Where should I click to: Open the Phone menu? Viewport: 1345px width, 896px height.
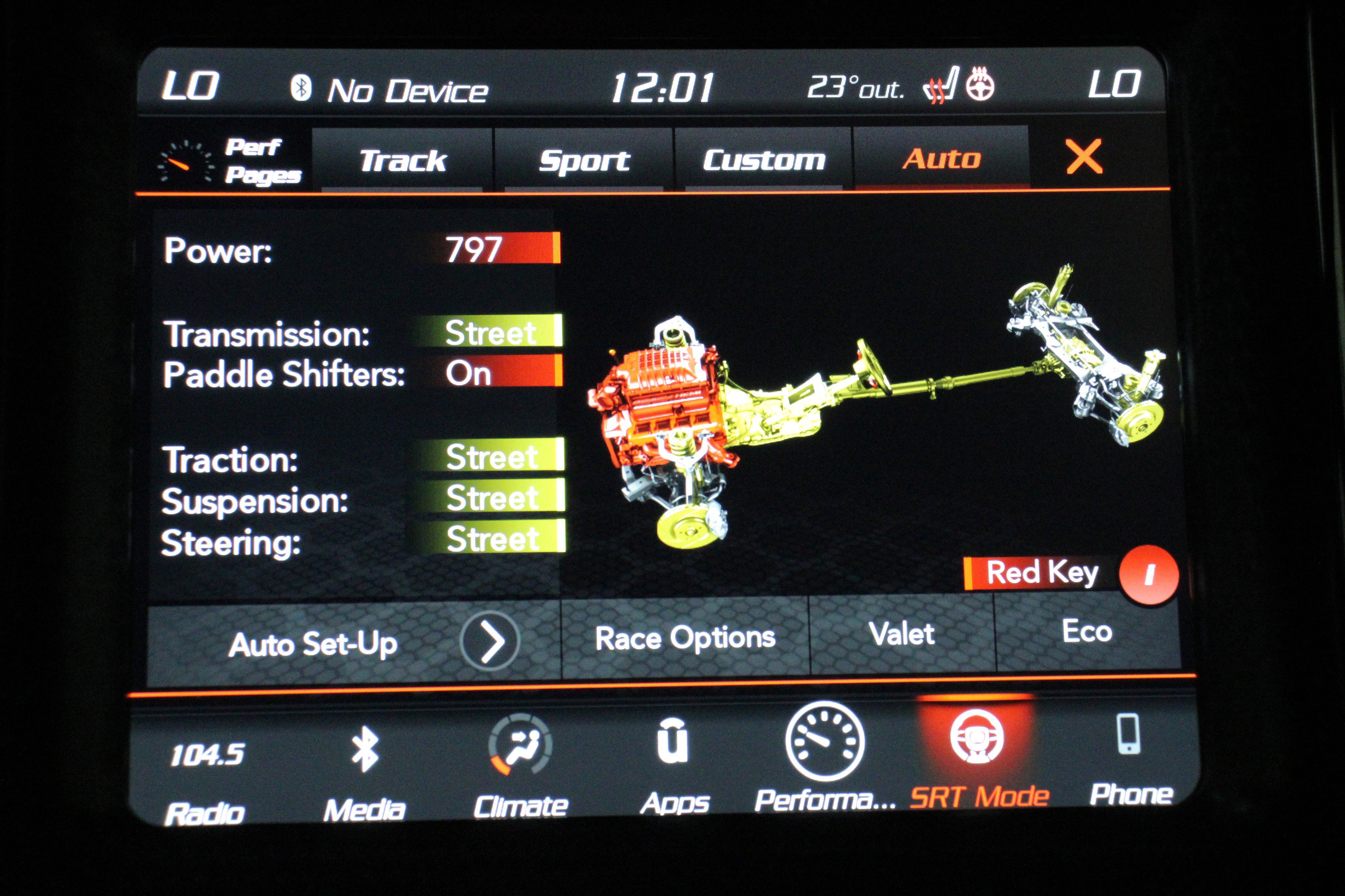click(1130, 757)
